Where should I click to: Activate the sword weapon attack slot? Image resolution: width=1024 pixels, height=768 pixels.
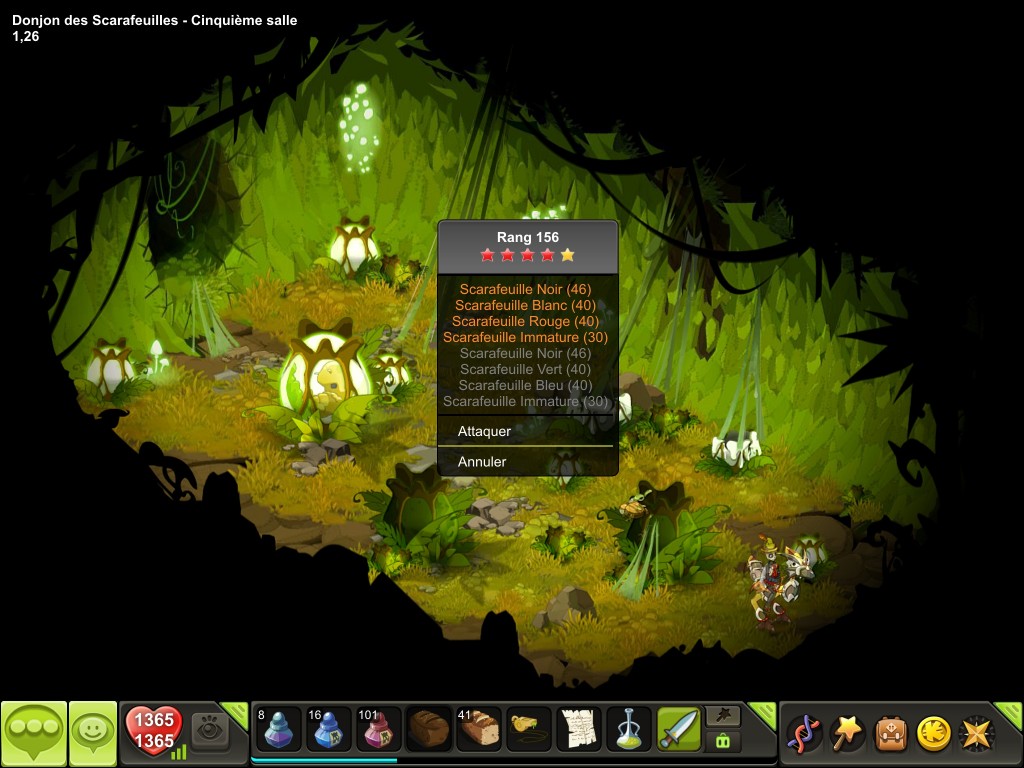(679, 729)
